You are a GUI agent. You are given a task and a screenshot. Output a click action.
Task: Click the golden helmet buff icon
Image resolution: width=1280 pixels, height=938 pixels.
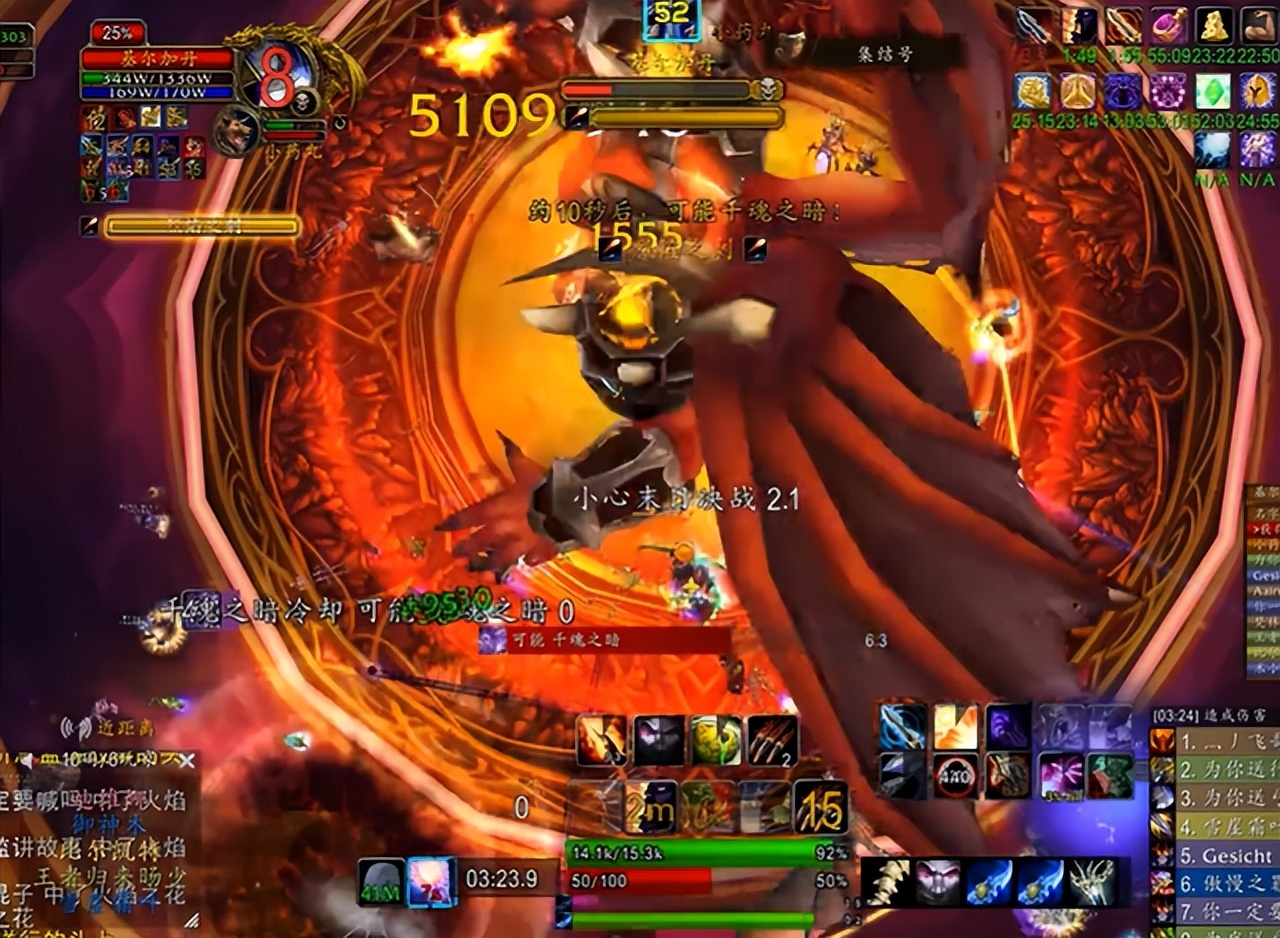click(x=1258, y=92)
